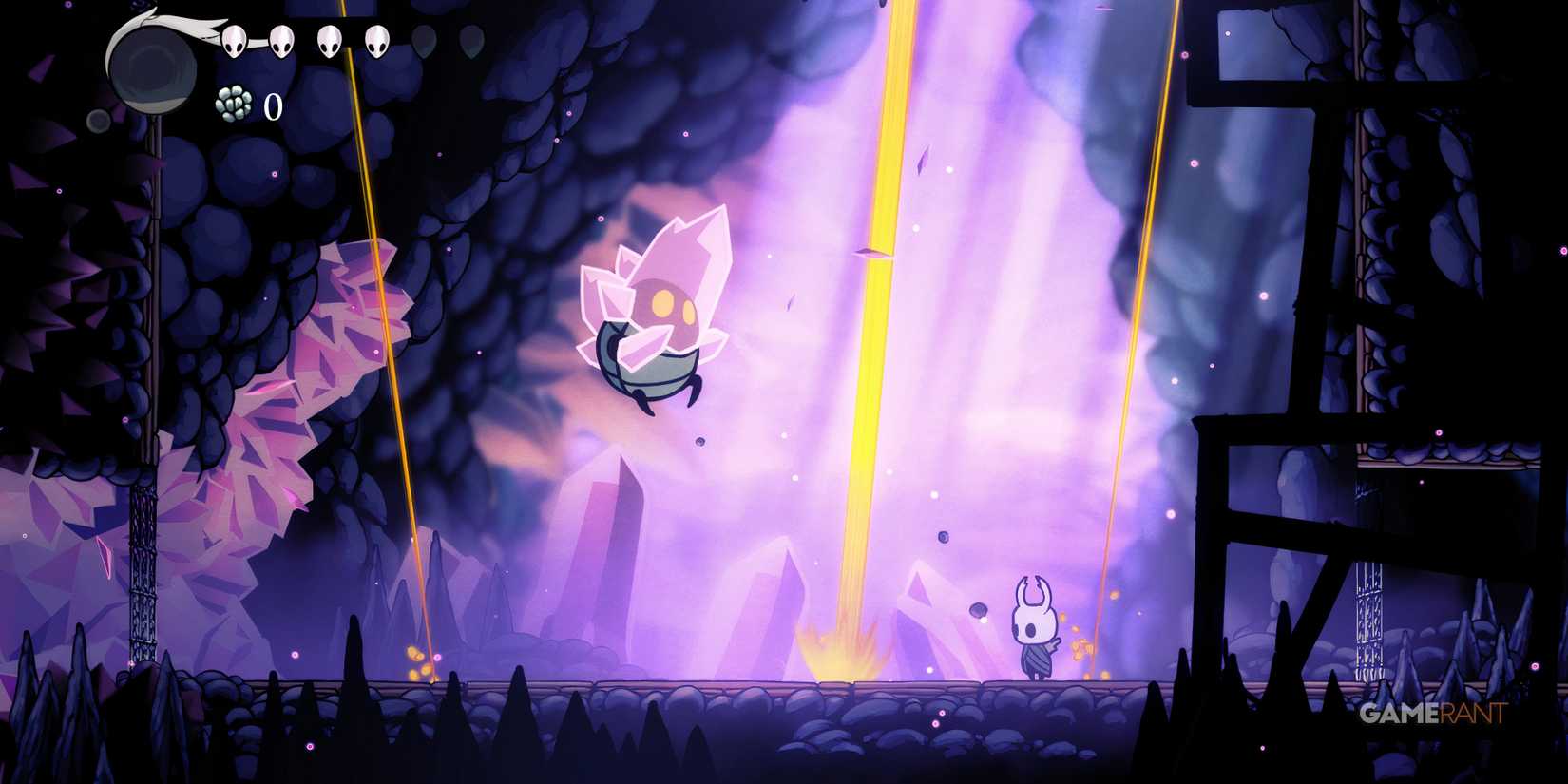Click the Geo currency cluster icon
This screenshot has height=784, width=1568.
[x=232, y=103]
